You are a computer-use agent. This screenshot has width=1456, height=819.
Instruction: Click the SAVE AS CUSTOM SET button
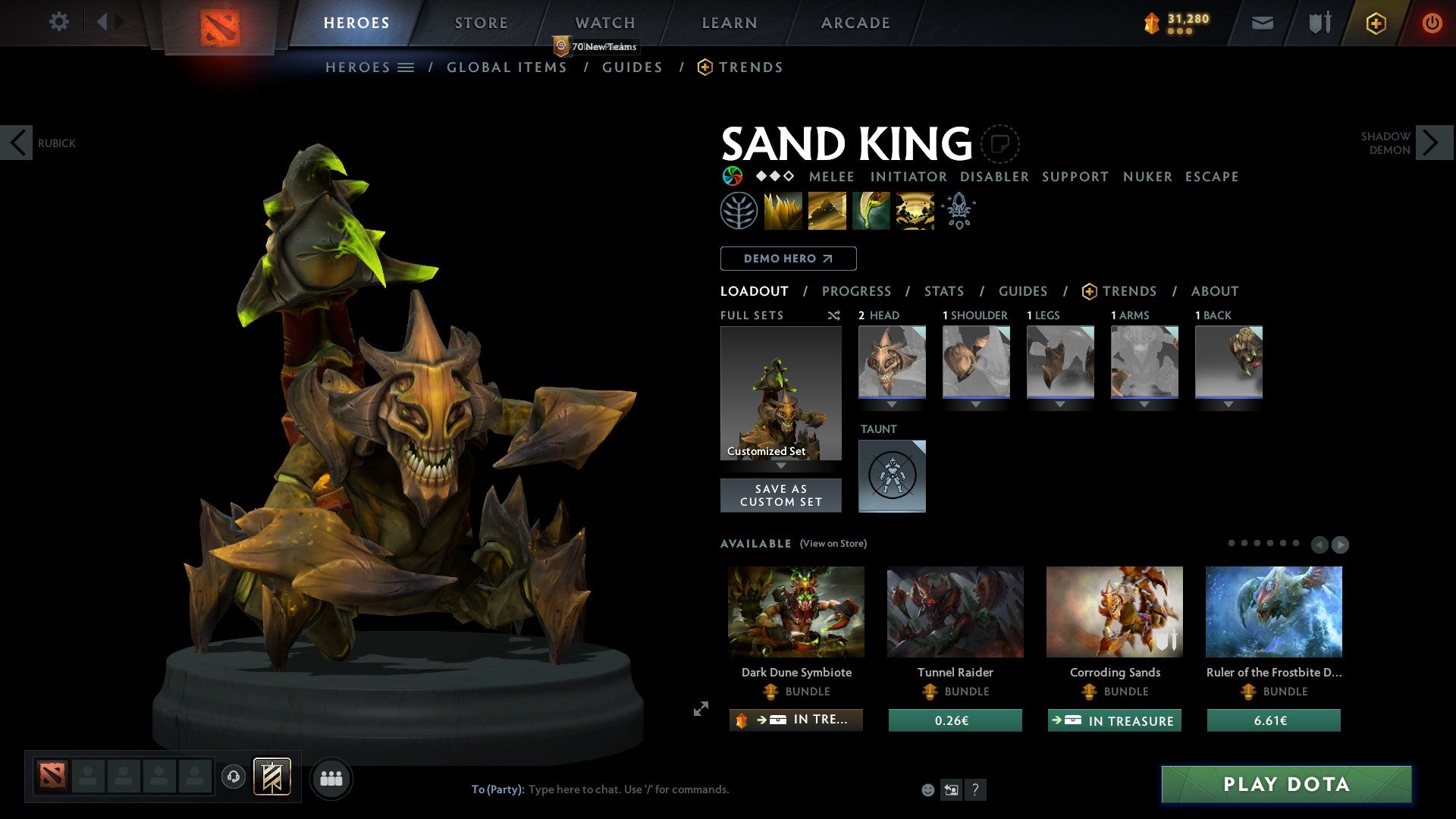(x=780, y=494)
